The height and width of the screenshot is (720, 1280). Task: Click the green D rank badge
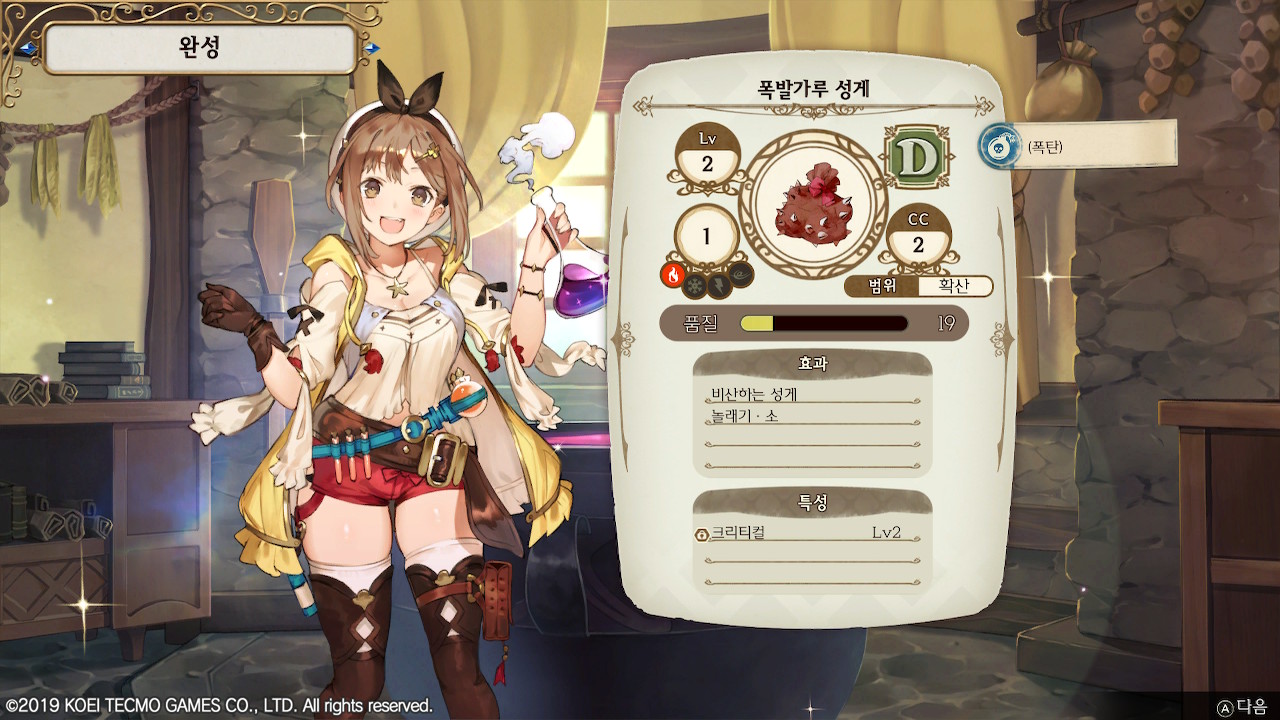click(x=916, y=158)
